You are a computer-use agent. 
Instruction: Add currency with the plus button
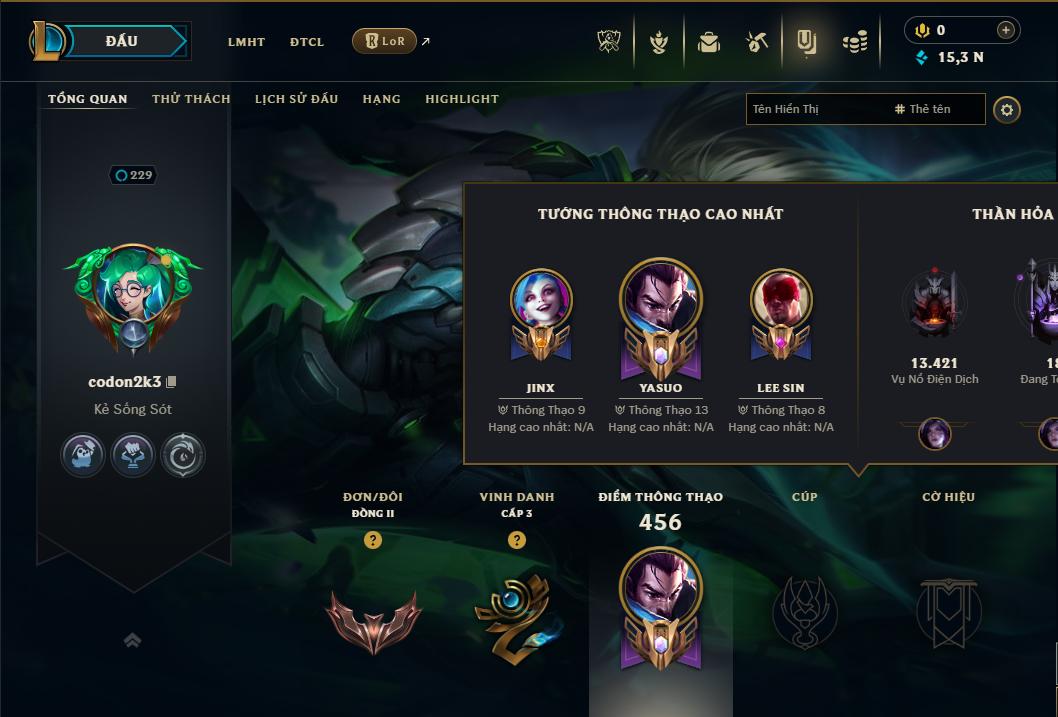[x=1006, y=30]
